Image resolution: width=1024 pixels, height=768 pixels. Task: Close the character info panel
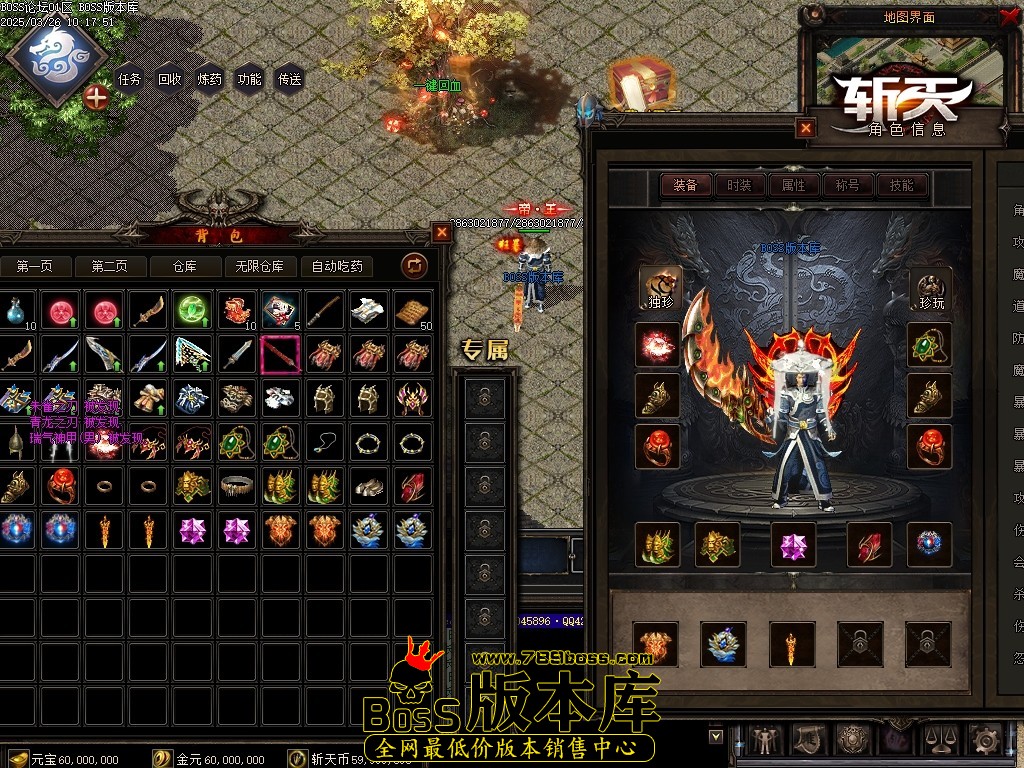point(806,128)
